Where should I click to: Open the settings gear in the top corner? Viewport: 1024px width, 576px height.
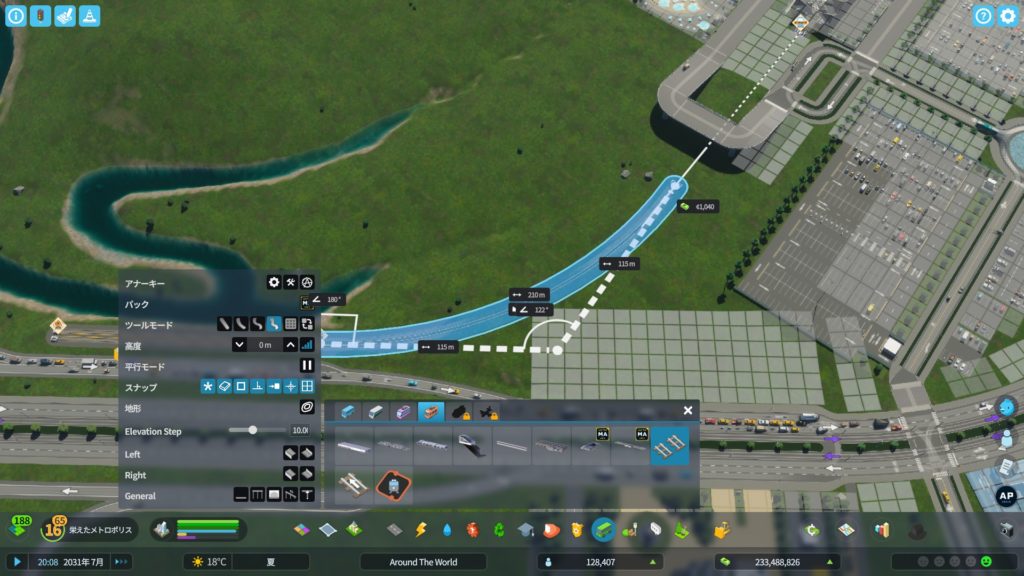pos(1008,16)
